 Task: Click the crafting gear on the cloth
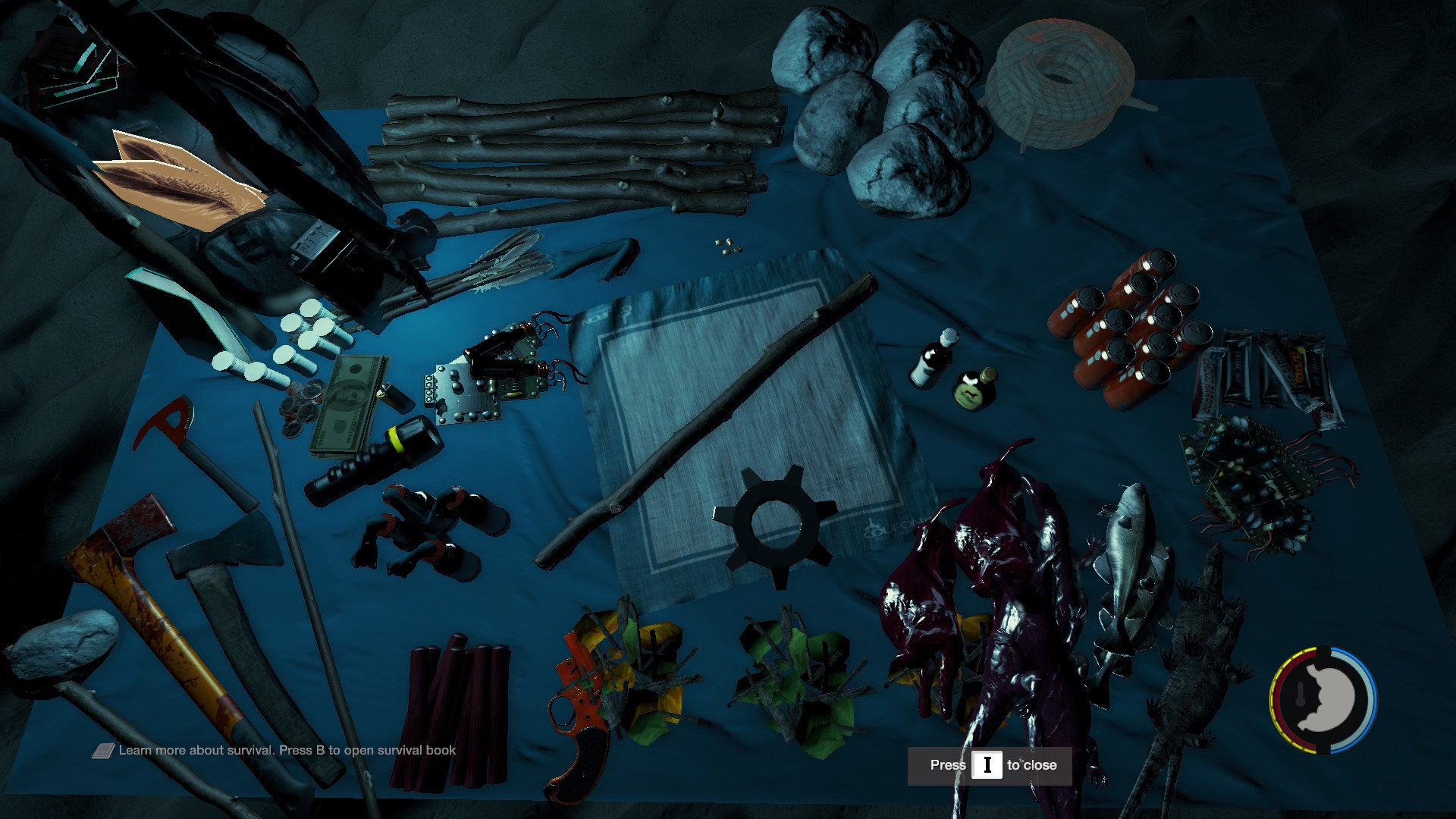pos(775,525)
